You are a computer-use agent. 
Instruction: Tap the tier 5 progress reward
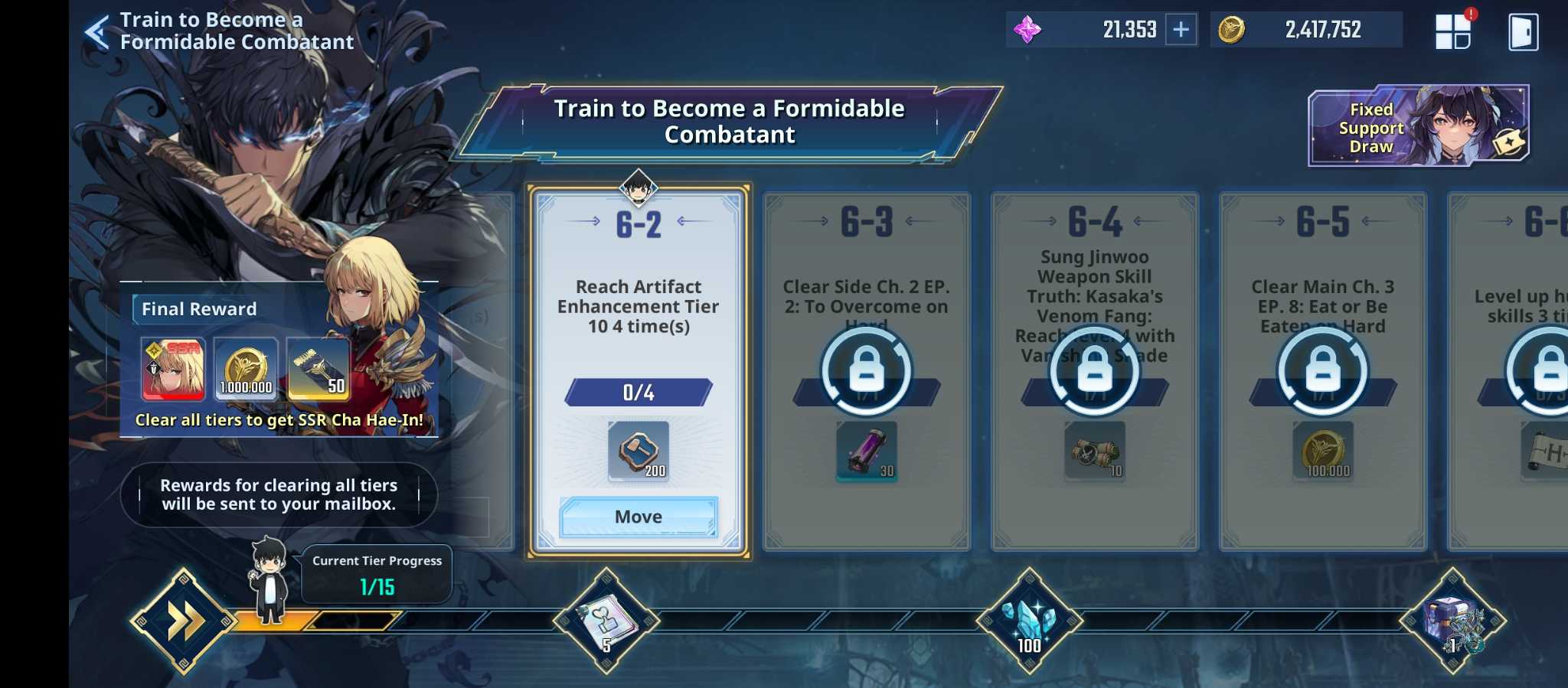tap(606, 621)
